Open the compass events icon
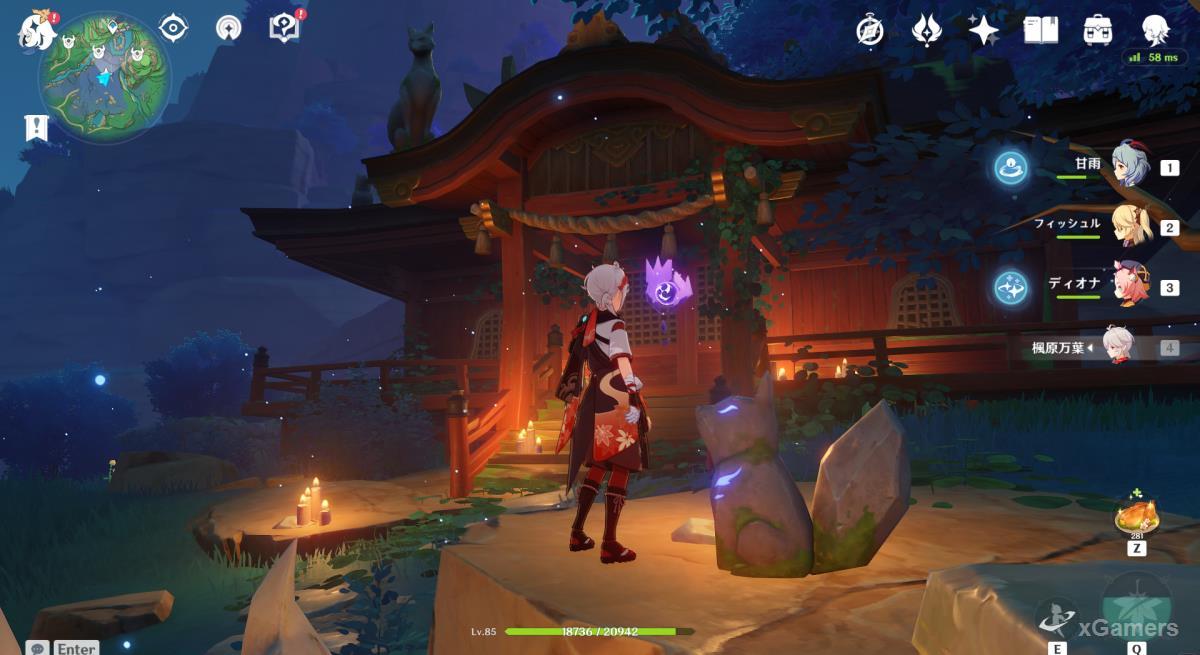The image size is (1200, 655). (x=870, y=31)
